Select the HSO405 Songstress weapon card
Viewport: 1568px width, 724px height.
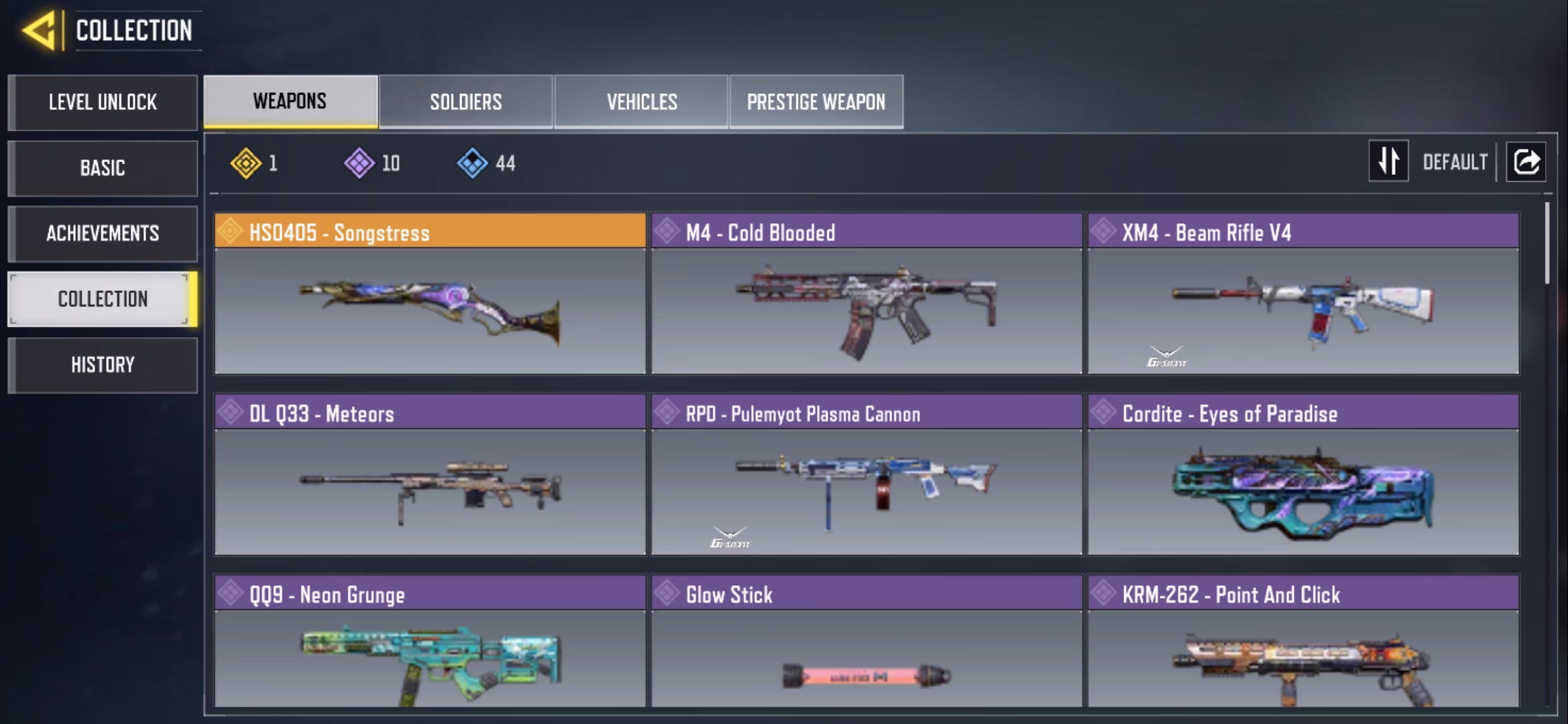coord(430,294)
